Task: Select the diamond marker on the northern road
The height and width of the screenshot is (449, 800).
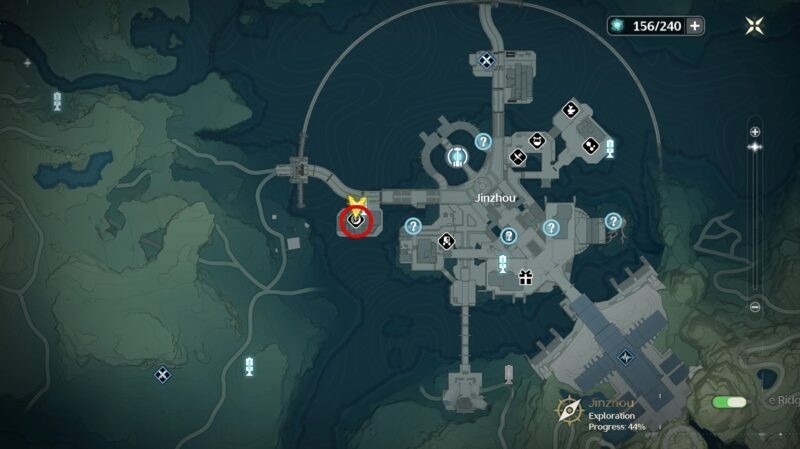Action: [486, 62]
